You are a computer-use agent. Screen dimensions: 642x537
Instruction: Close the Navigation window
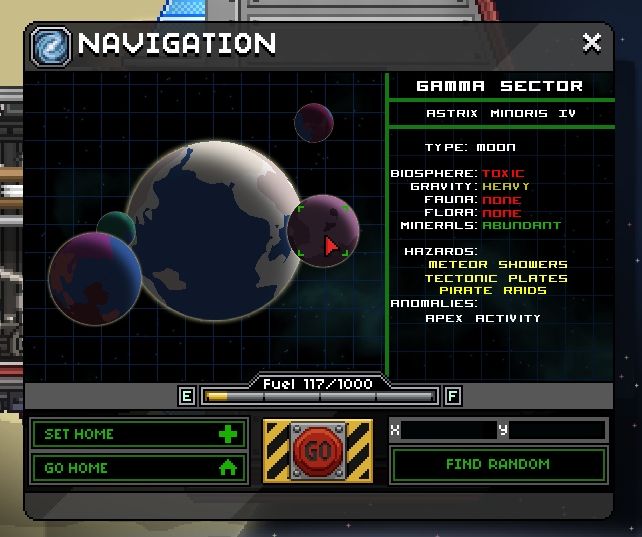592,43
